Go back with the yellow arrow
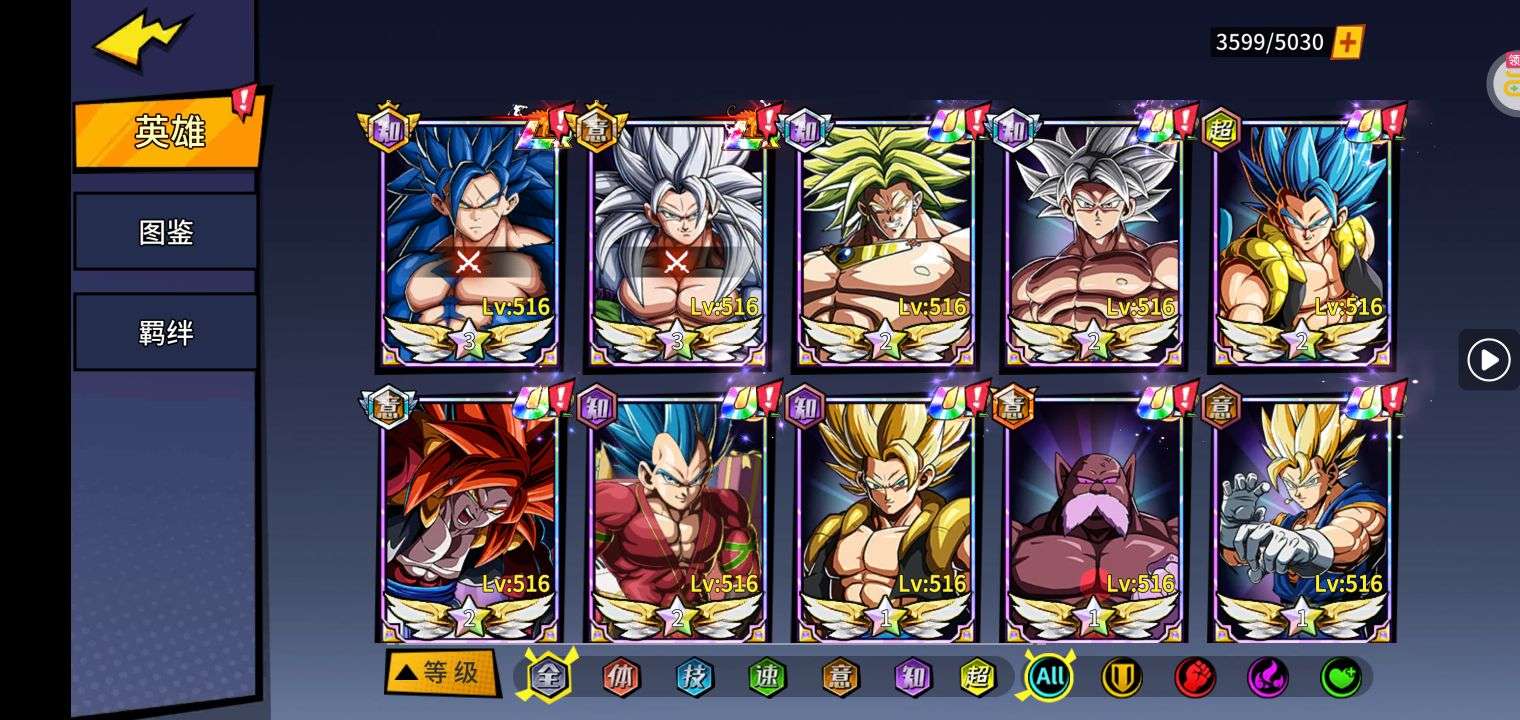 click(140, 43)
